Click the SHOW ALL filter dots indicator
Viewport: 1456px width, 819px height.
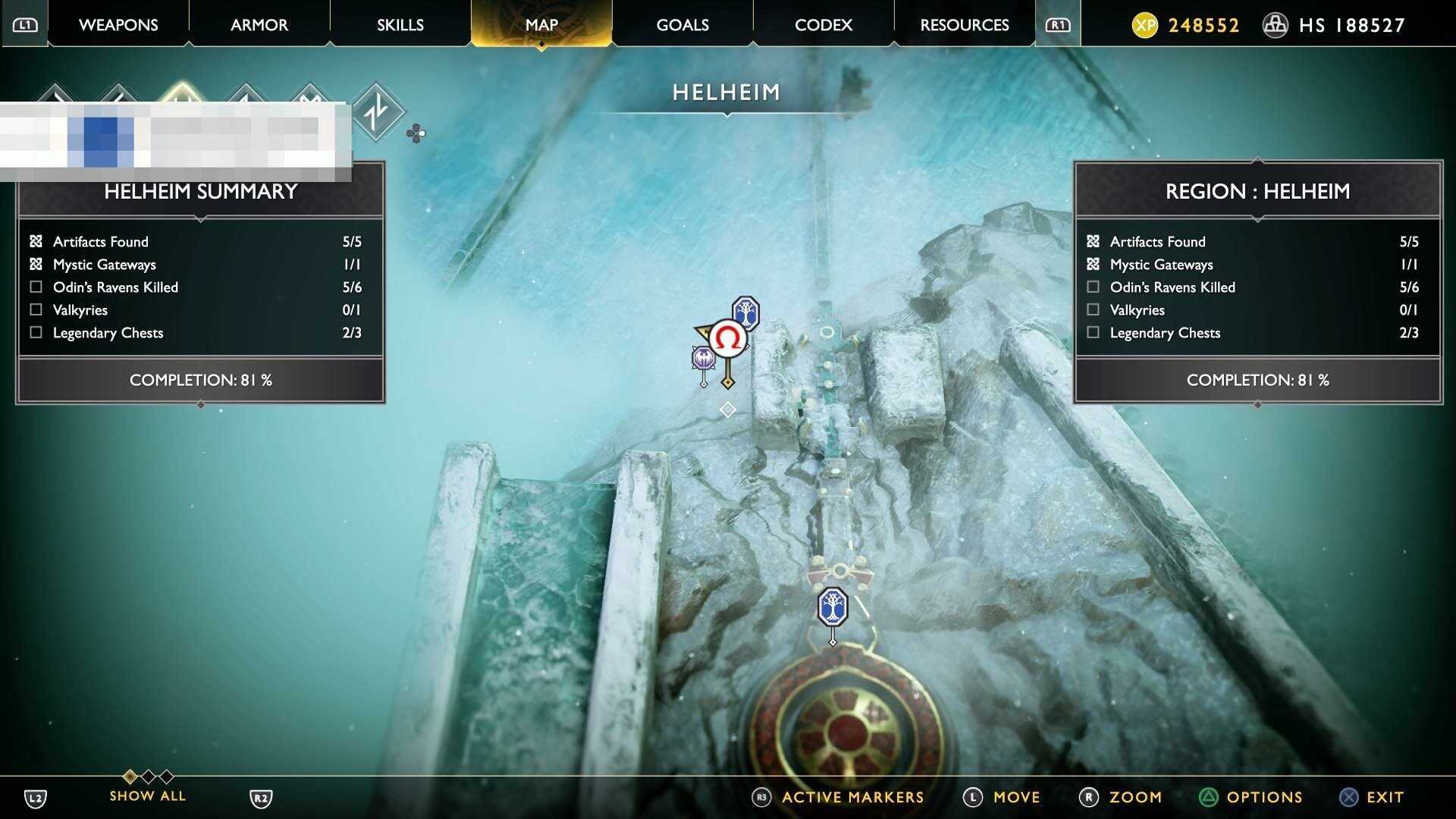(x=148, y=777)
